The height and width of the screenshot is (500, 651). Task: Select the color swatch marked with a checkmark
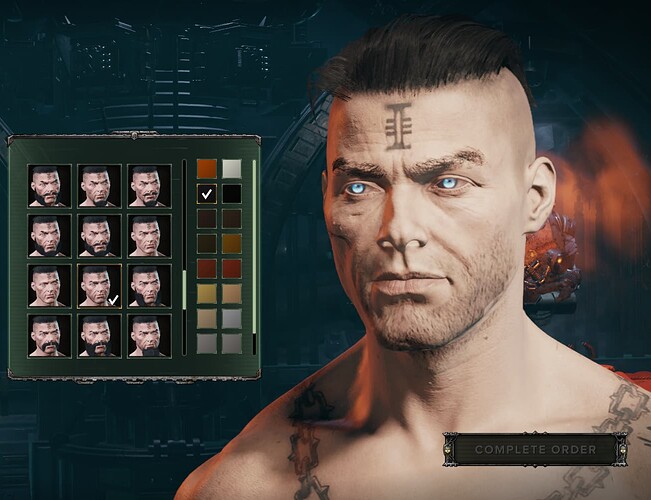tap(207, 194)
